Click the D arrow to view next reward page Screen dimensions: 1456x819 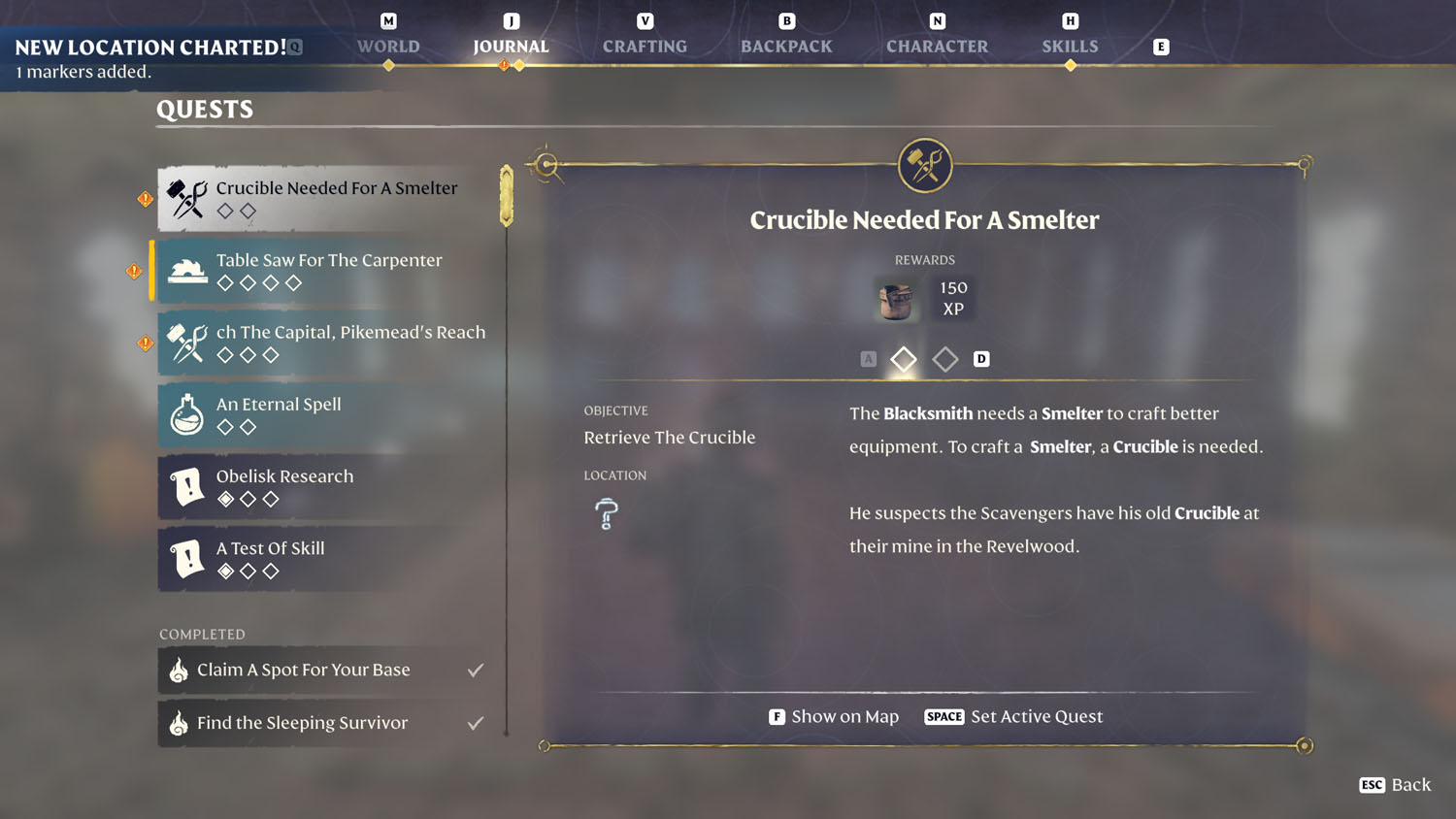[x=981, y=359]
